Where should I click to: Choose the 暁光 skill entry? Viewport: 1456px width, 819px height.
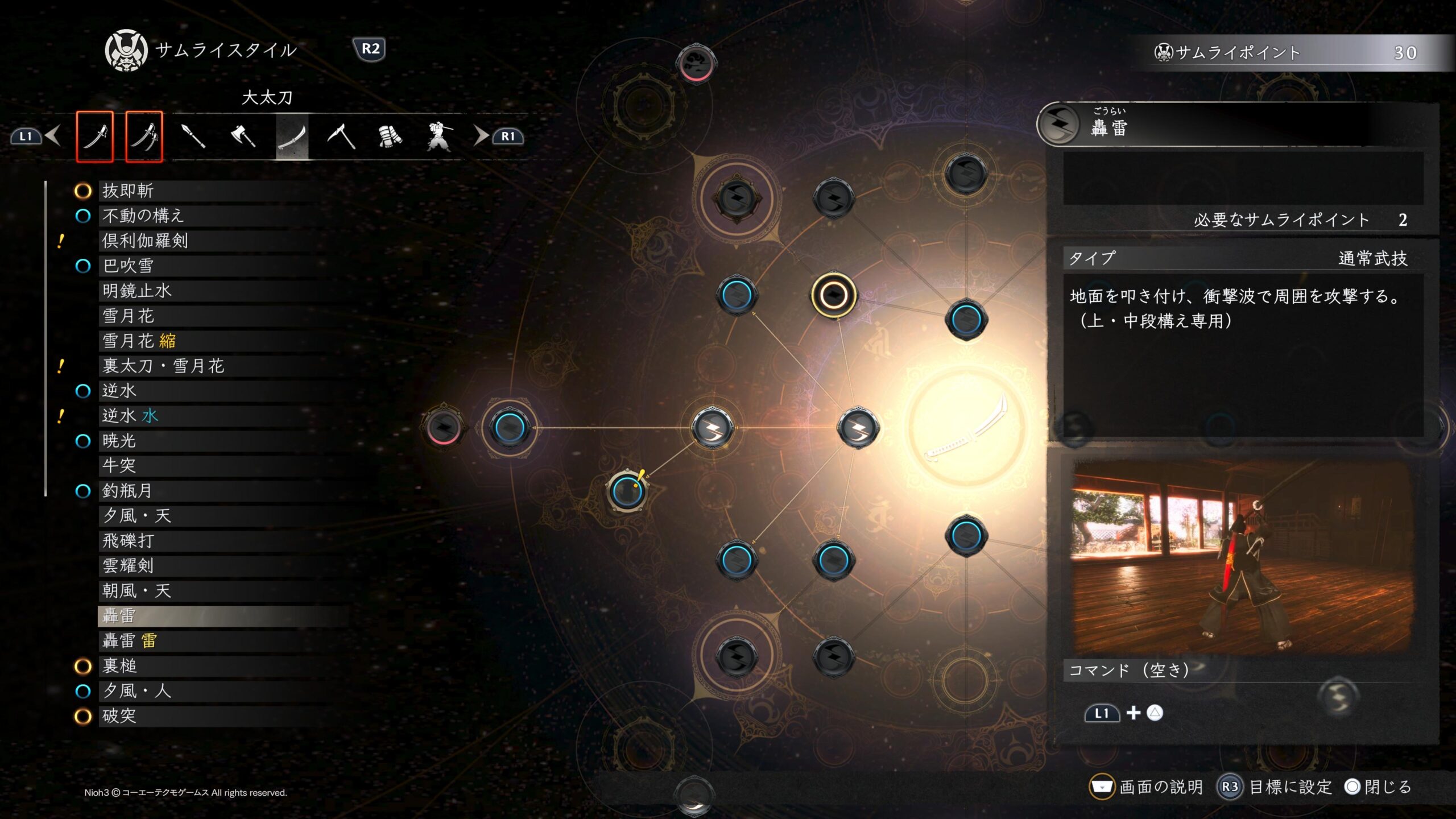(x=119, y=441)
